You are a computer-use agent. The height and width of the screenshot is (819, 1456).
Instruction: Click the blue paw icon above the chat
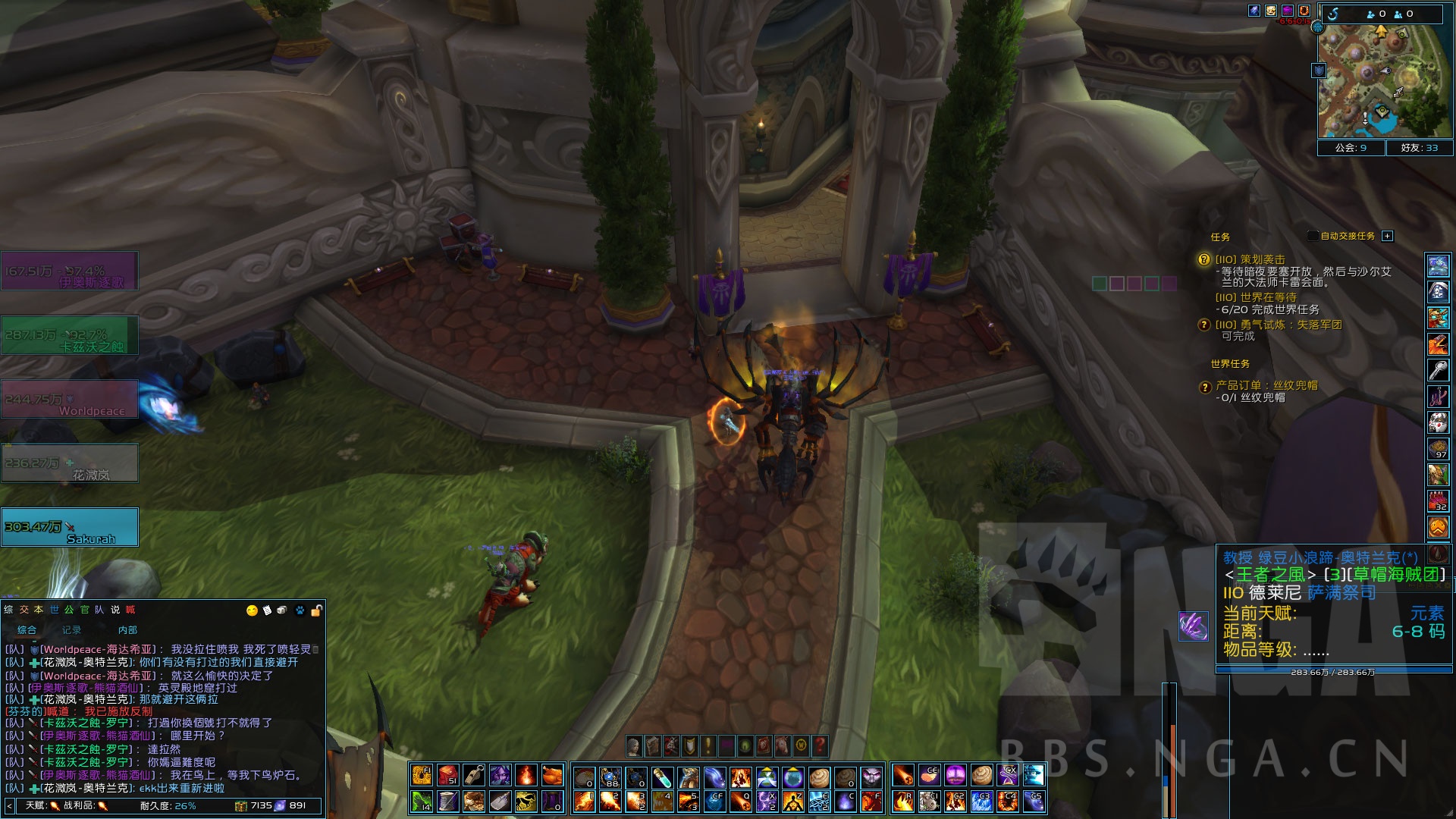[300, 610]
